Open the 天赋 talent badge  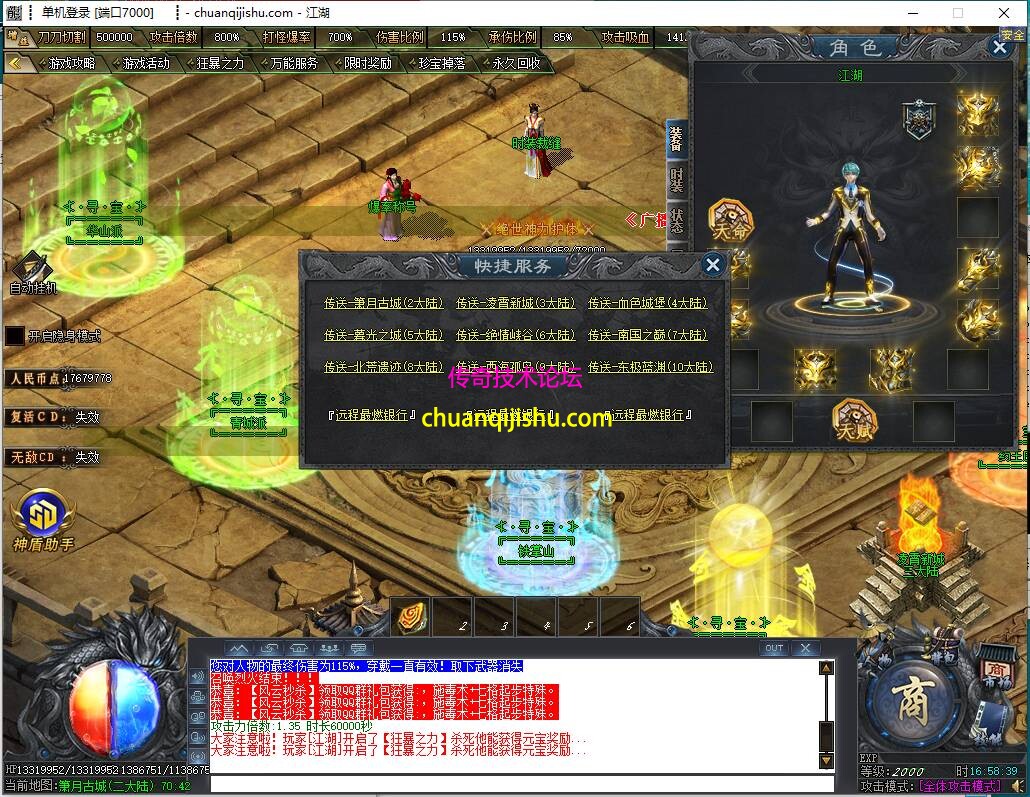coord(853,420)
